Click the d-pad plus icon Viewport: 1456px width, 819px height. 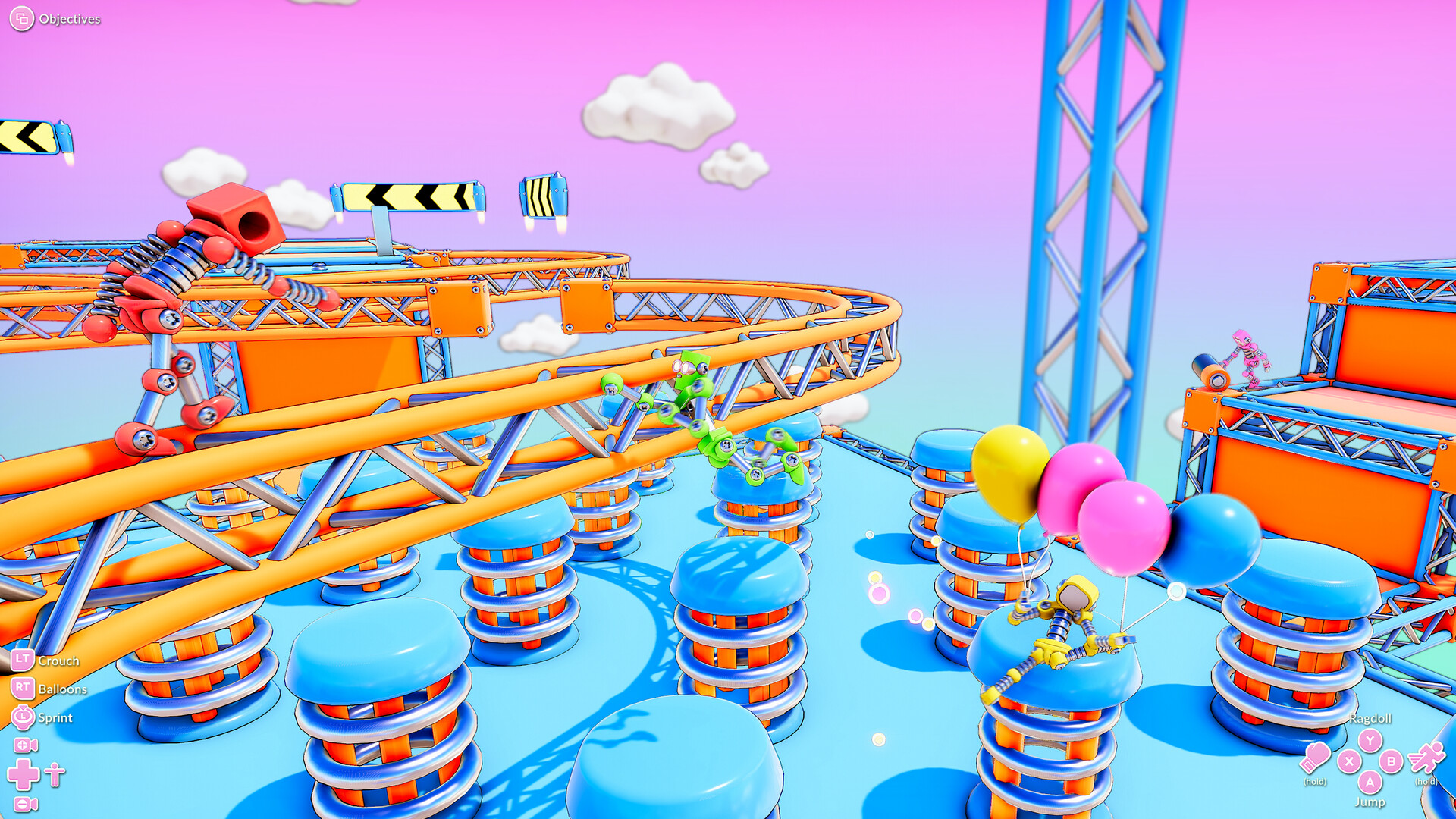tap(23, 774)
